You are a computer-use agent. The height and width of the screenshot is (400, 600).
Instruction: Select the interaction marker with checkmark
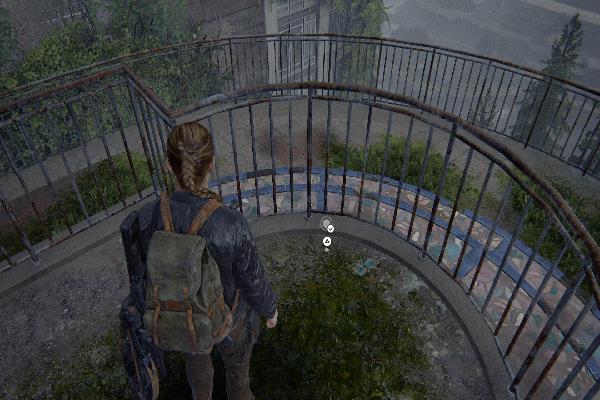click(x=326, y=225)
